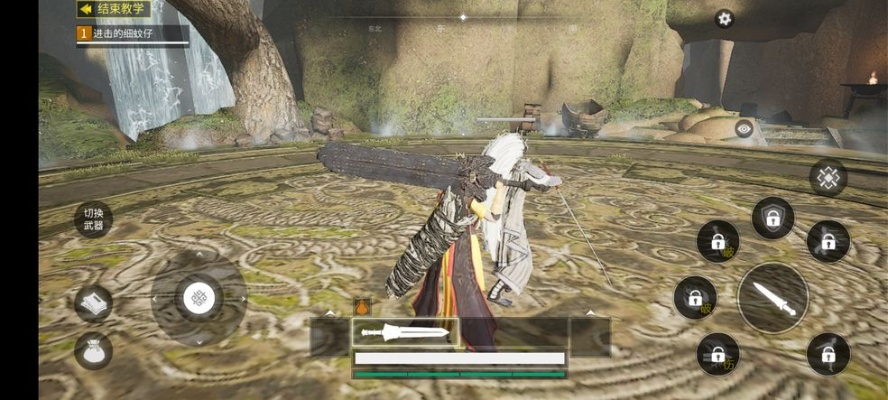Tap the 结束教学 end tutorial button
The height and width of the screenshot is (400, 888).
tap(114, 9)
